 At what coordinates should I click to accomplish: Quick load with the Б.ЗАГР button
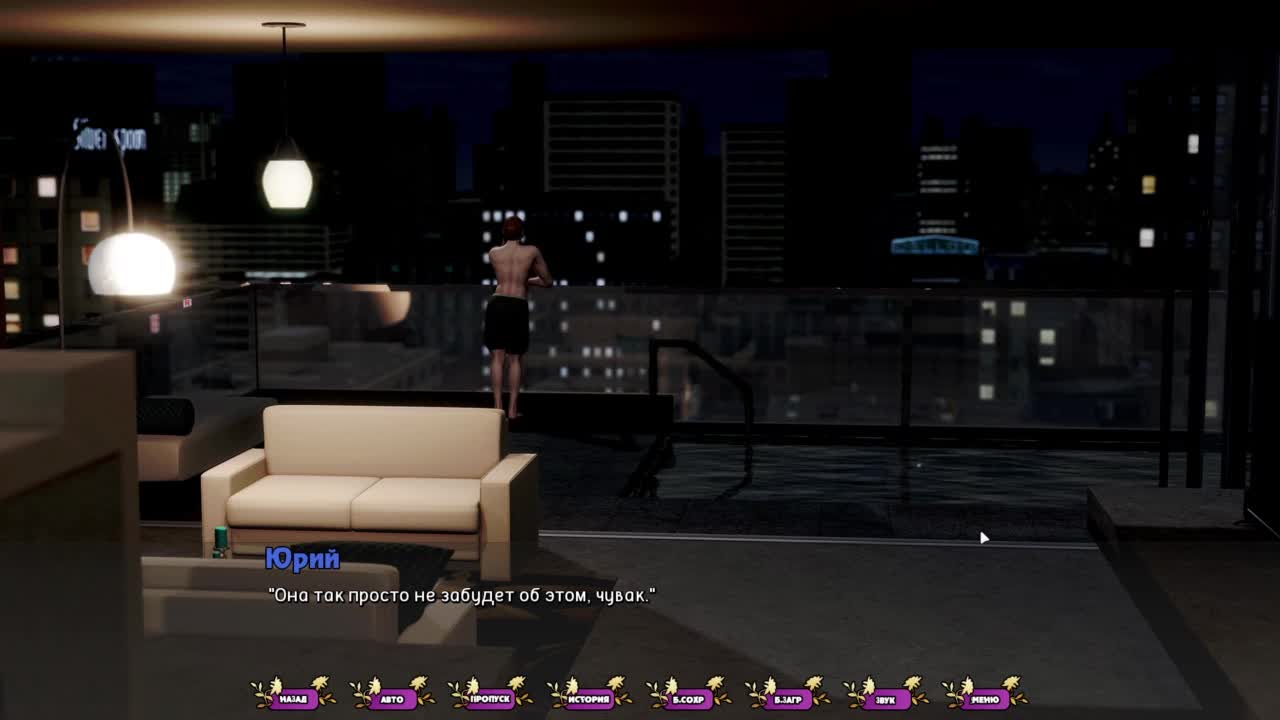pyautogui.click(x=787, y=698)
